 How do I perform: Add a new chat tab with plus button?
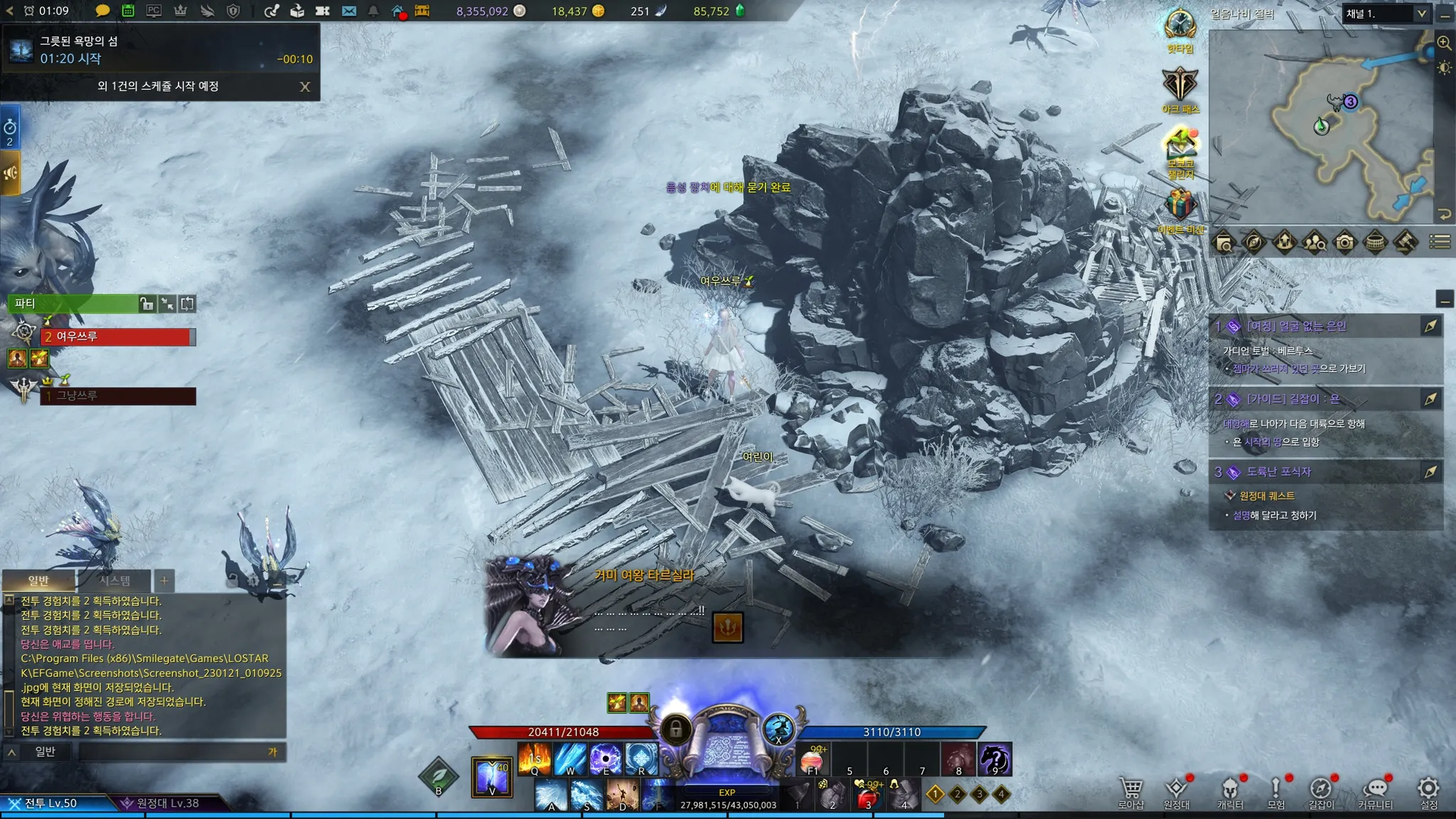(164, 581)
